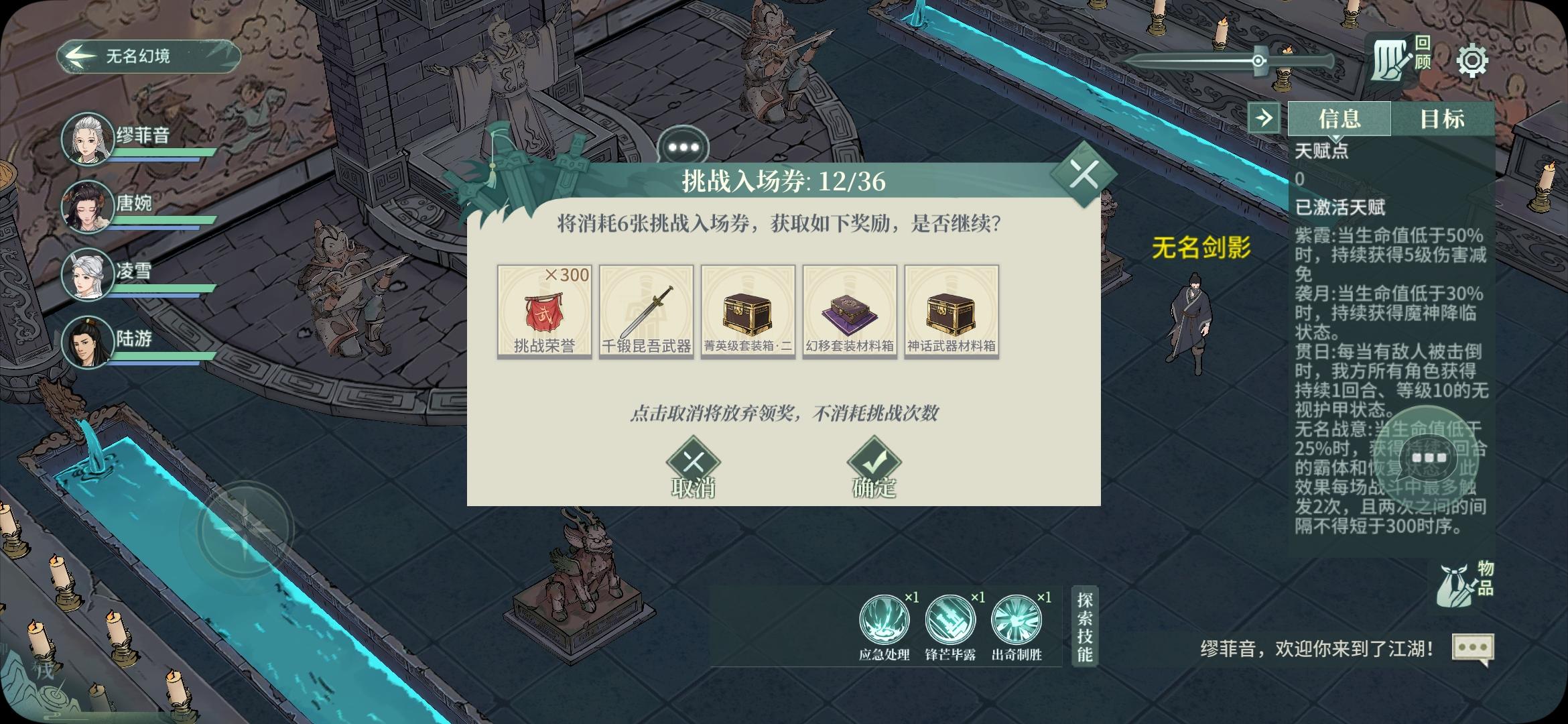Switch to the 信息 tab

[1341, 119]
